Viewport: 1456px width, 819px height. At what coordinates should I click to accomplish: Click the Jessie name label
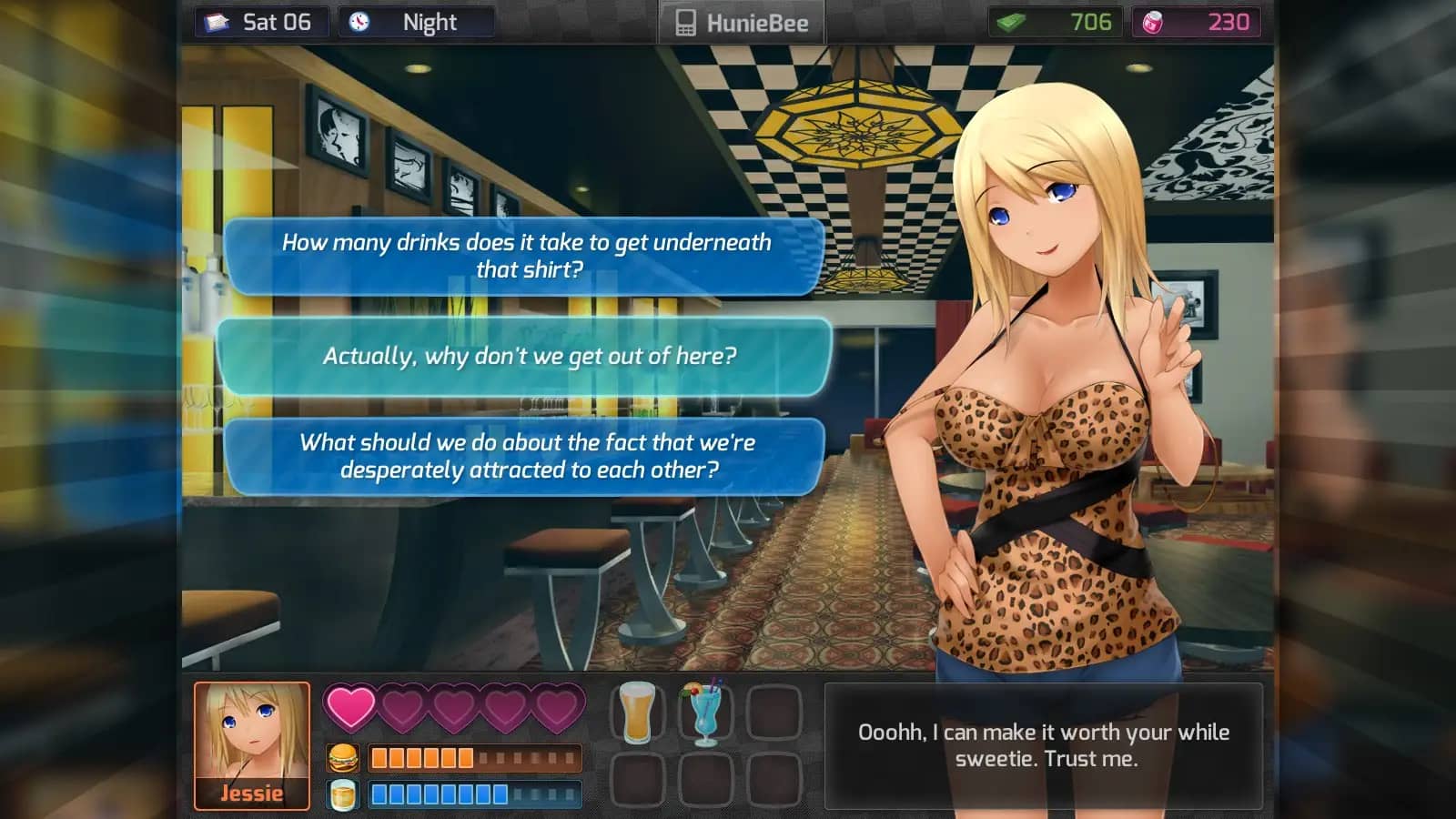point(250,793)
